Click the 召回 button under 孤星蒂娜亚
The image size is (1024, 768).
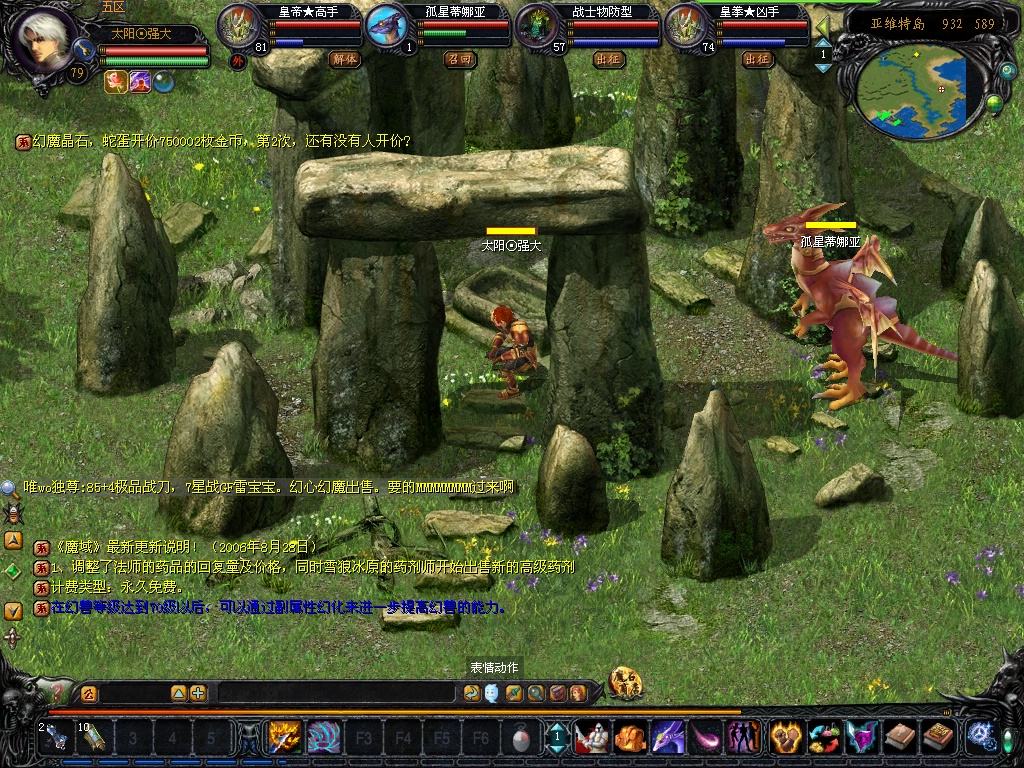(460, 59)
